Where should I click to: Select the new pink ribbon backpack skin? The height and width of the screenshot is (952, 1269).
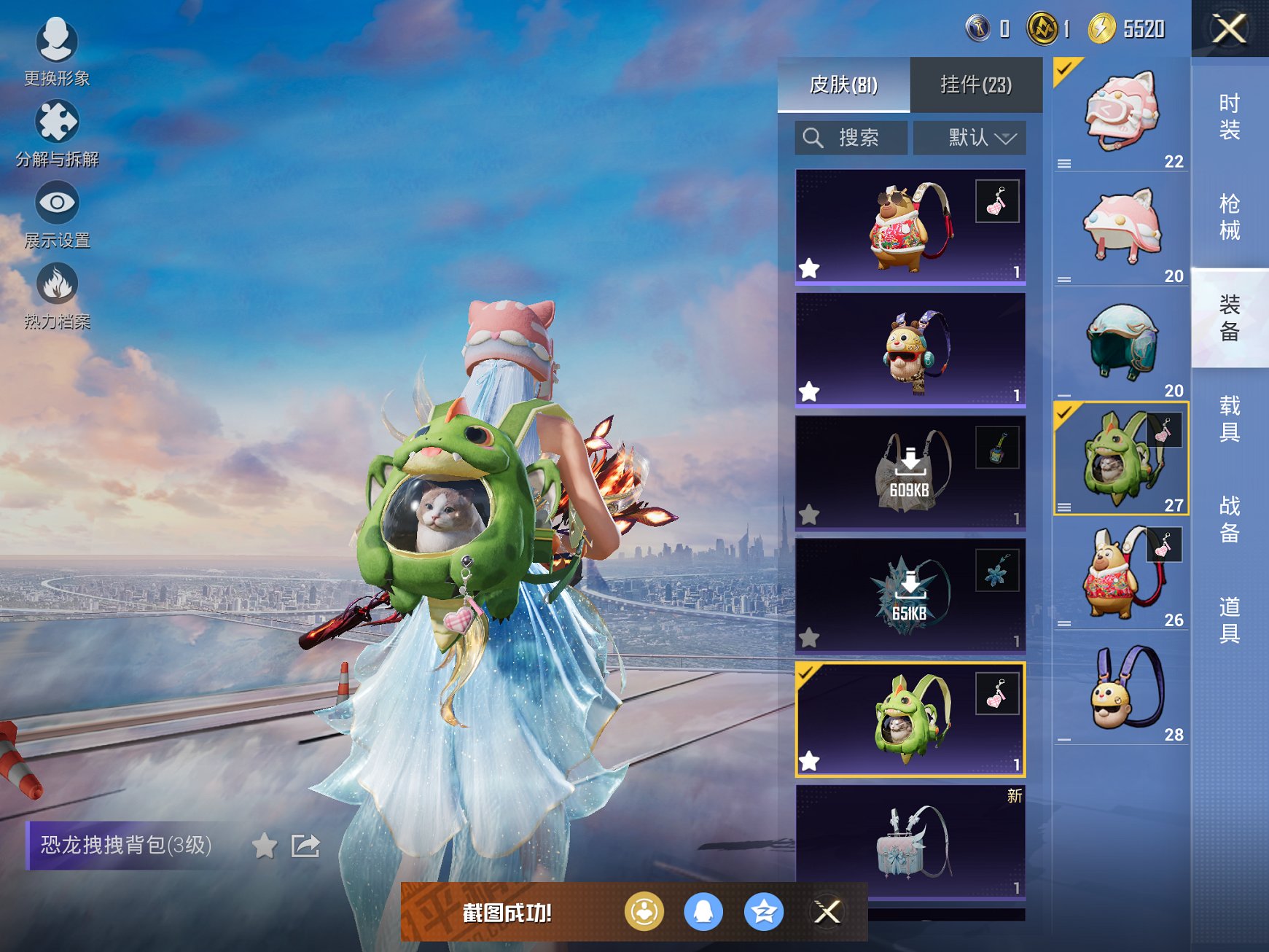pyautogui.click(x=910, y=841)
